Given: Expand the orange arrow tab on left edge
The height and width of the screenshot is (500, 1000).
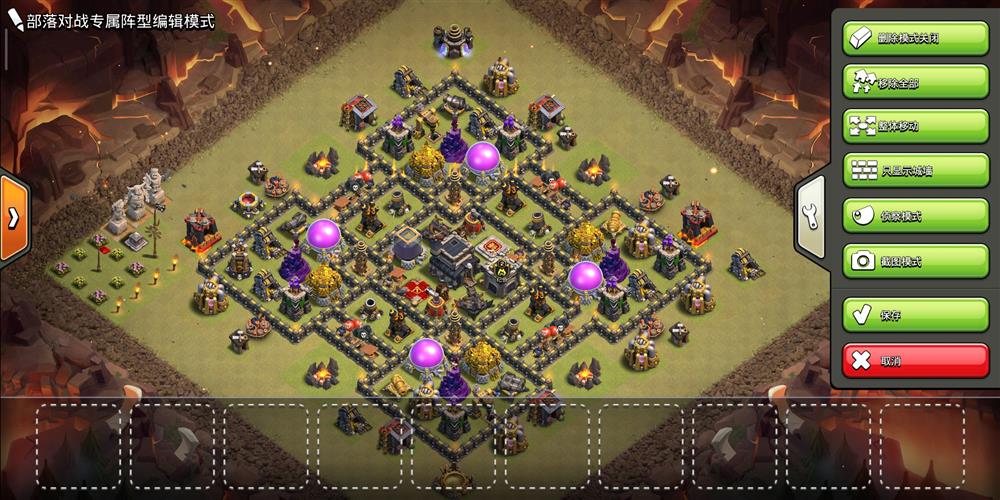Looking at the screenshot, I should coord(13,218).
